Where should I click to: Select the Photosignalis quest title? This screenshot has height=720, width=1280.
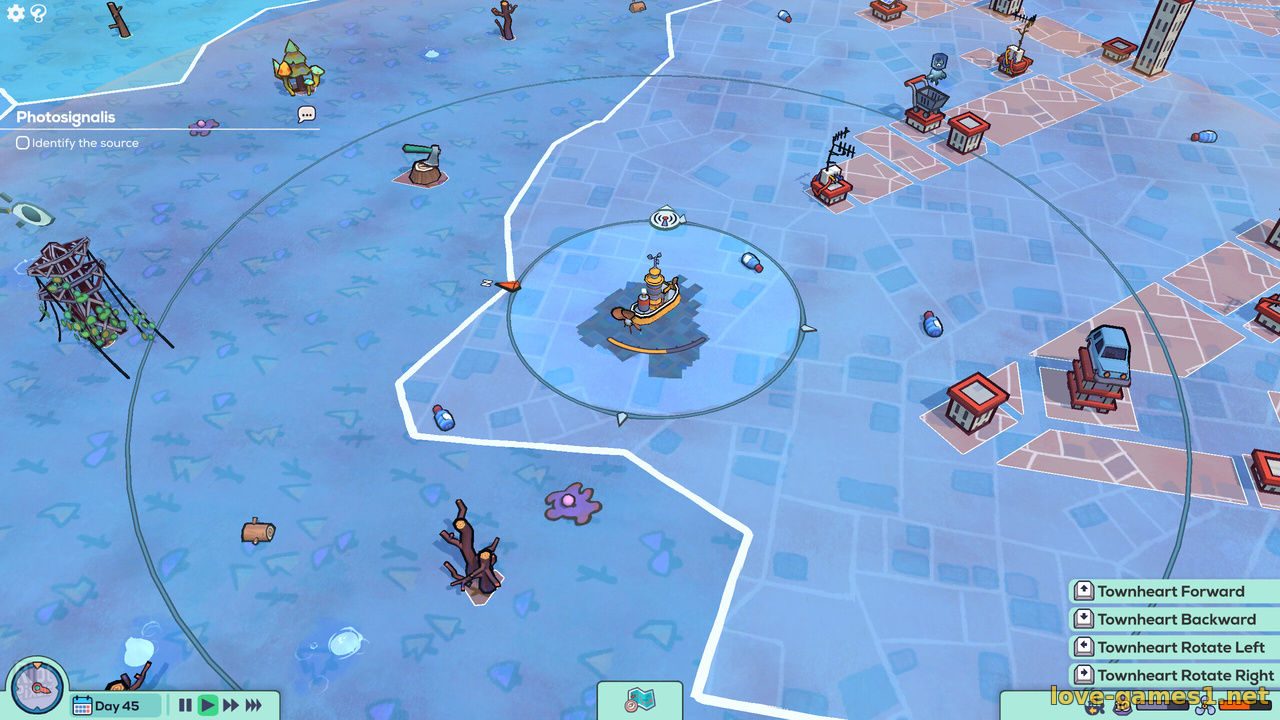click(x=66, y=117)
